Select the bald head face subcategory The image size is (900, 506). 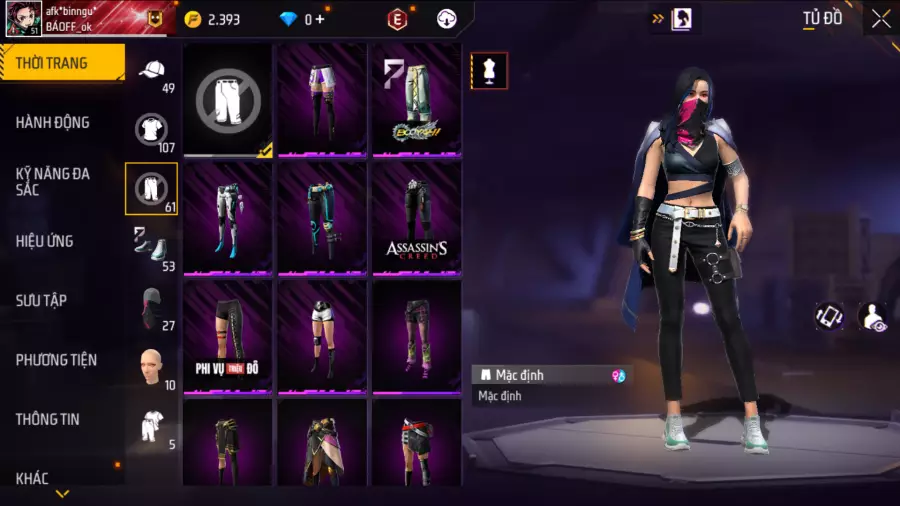tap(151, 366)
